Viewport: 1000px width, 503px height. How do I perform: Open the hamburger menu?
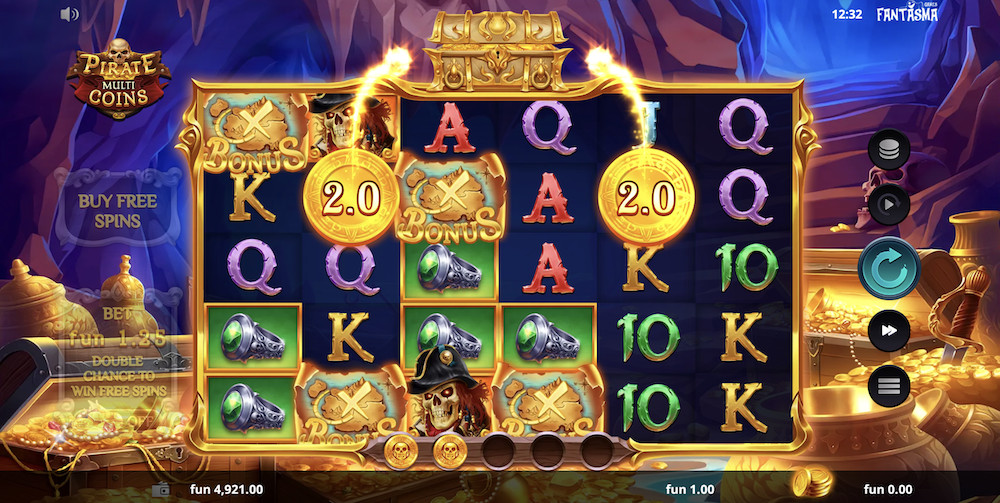[888, 385]
